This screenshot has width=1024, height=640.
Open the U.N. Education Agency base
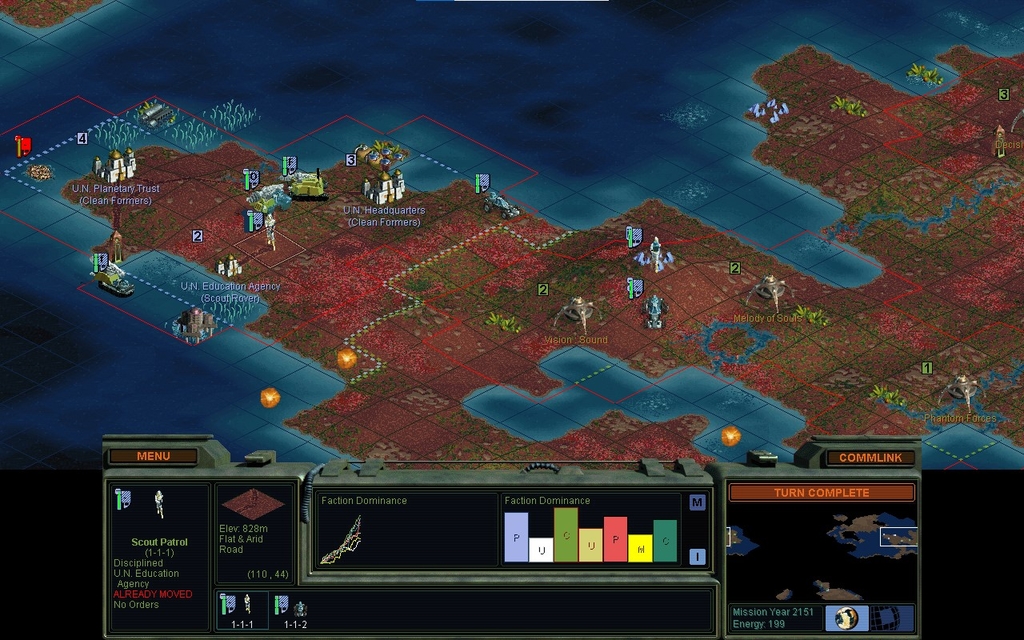point(229,266)
